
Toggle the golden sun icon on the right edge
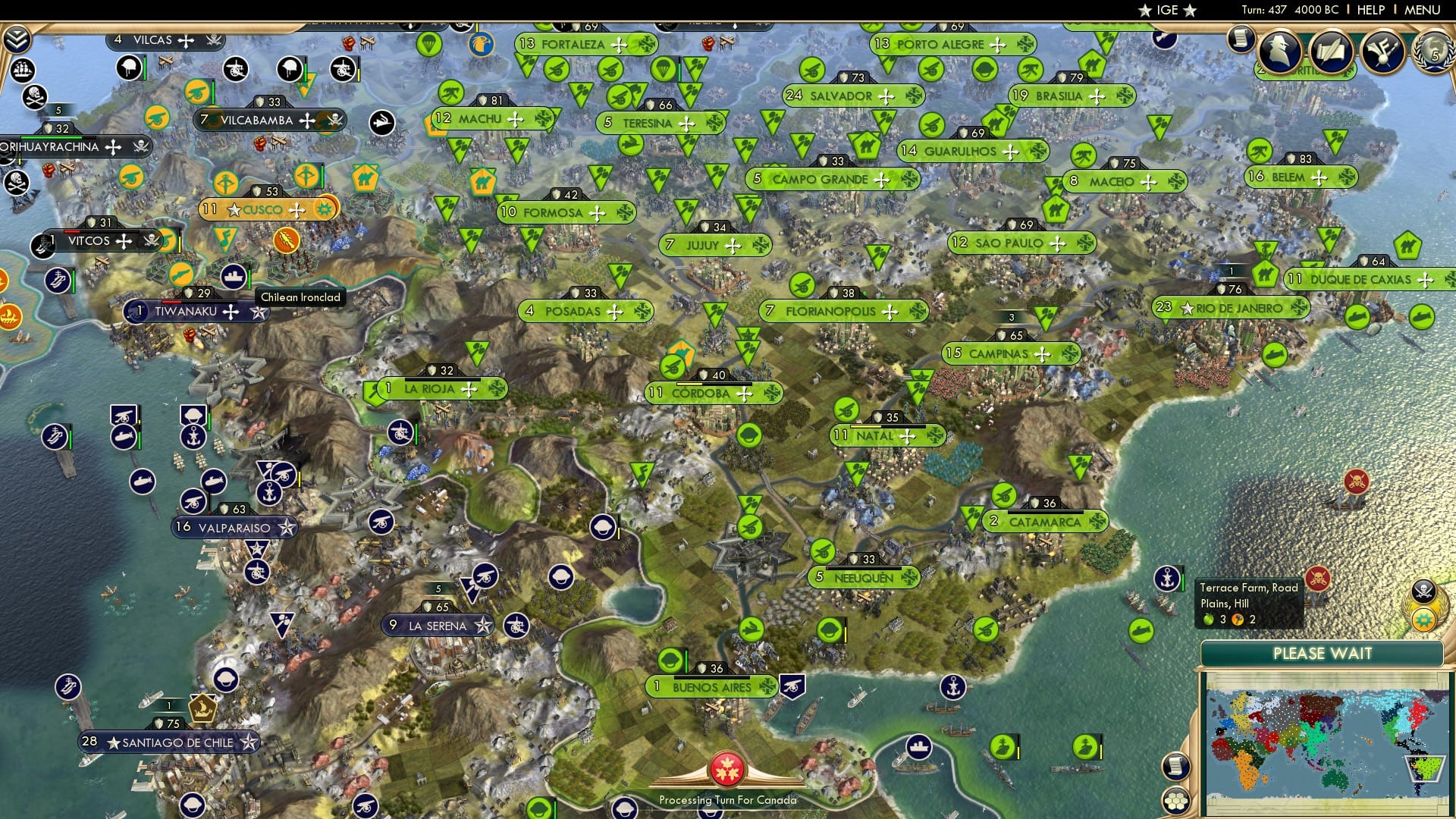coord(1423,620)
